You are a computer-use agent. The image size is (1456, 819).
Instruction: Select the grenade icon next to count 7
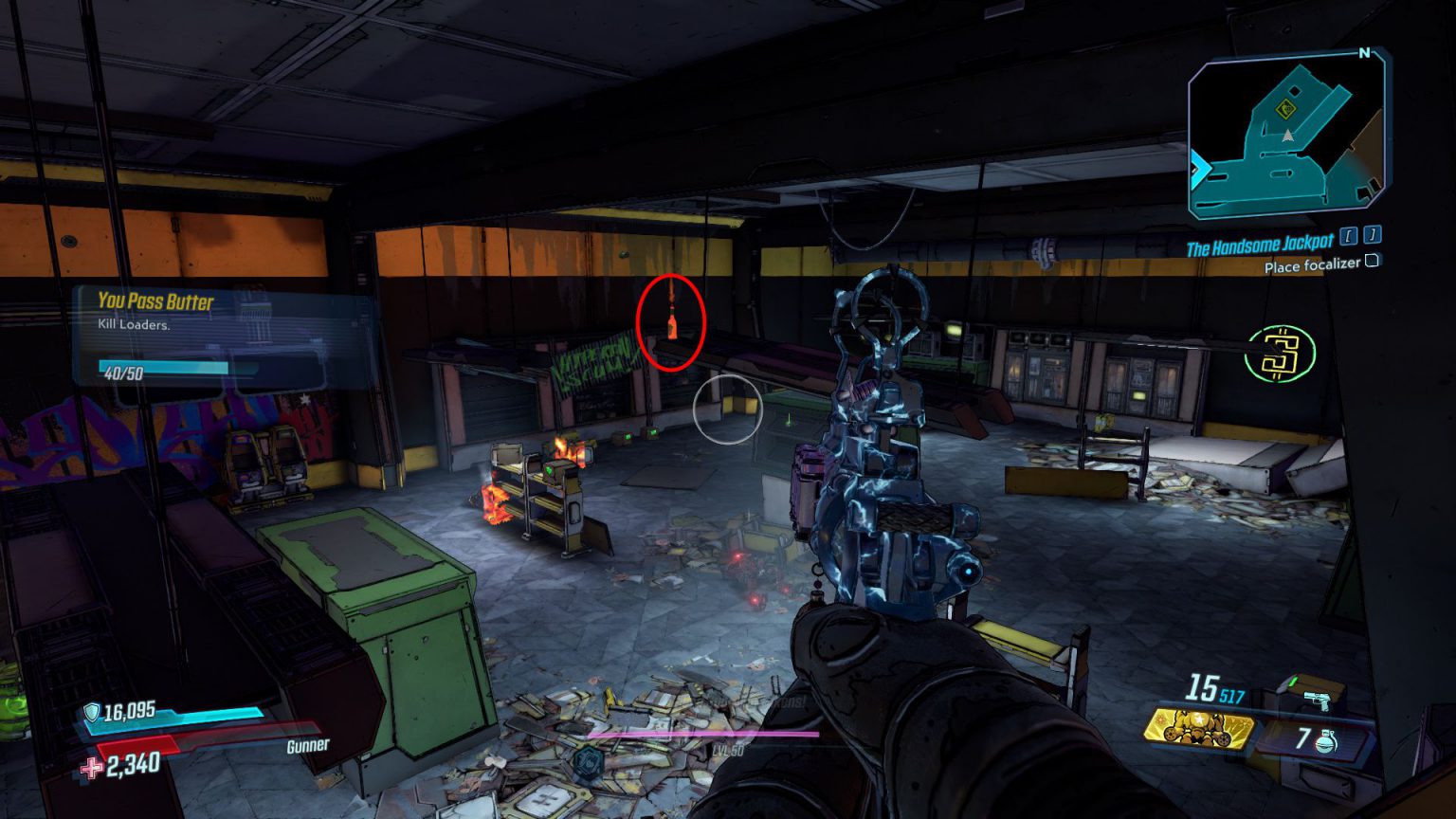[1326, 741]
